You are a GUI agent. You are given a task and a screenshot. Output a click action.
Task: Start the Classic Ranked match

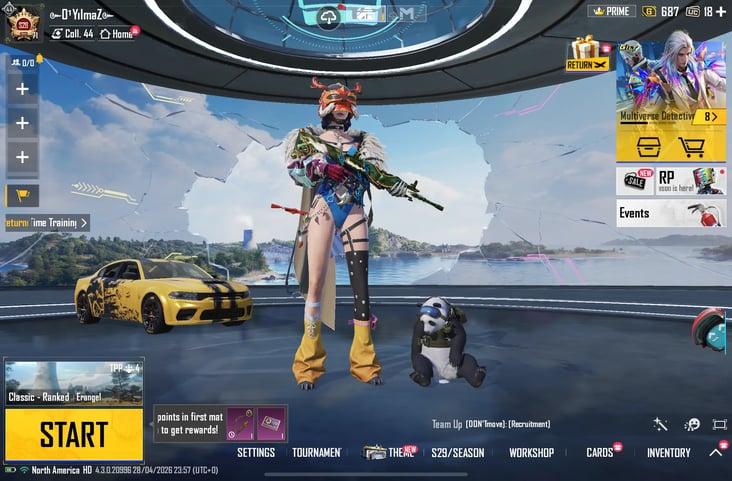[x=74, y=435]
